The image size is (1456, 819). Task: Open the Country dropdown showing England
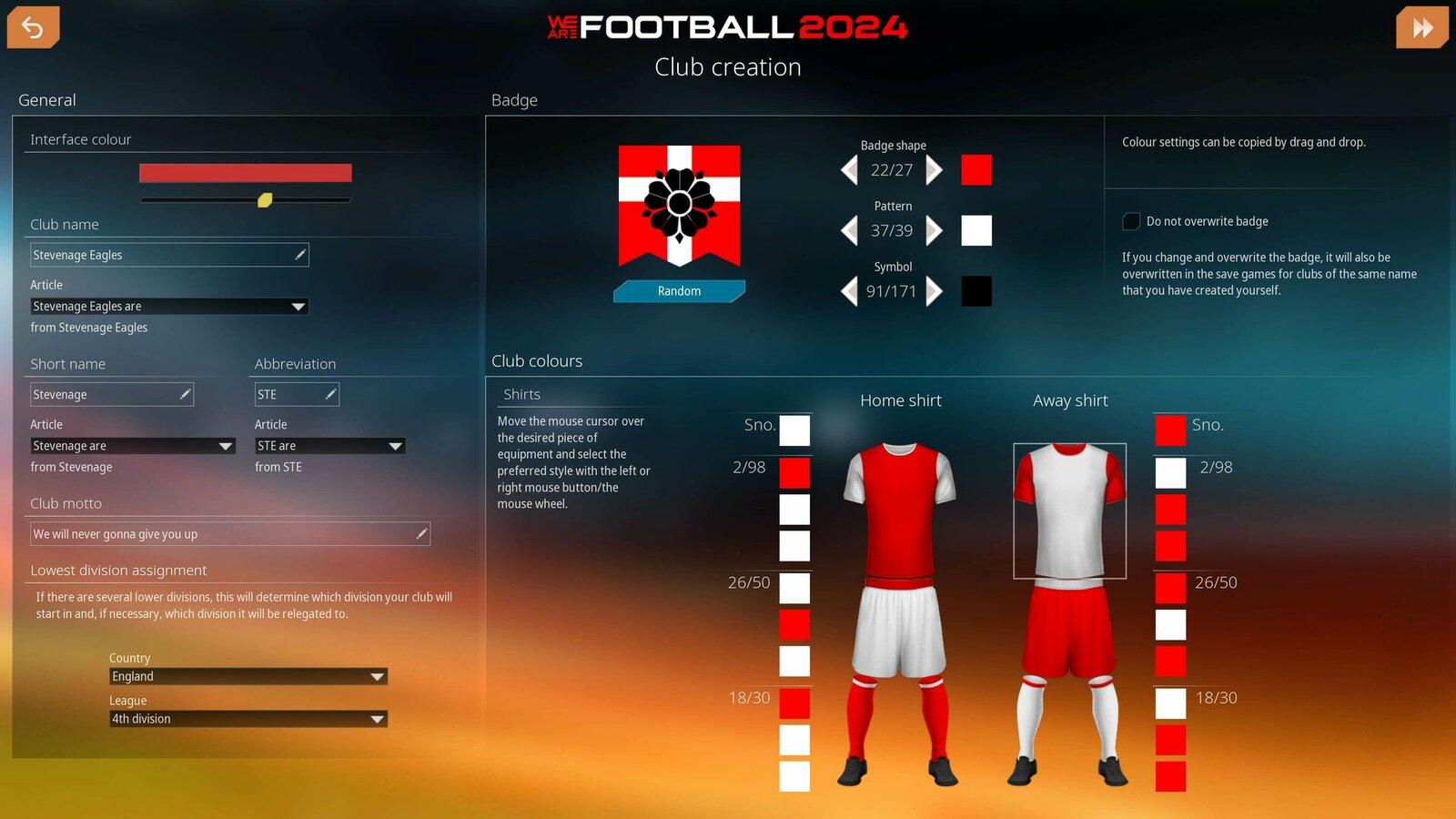coord(248,676)
